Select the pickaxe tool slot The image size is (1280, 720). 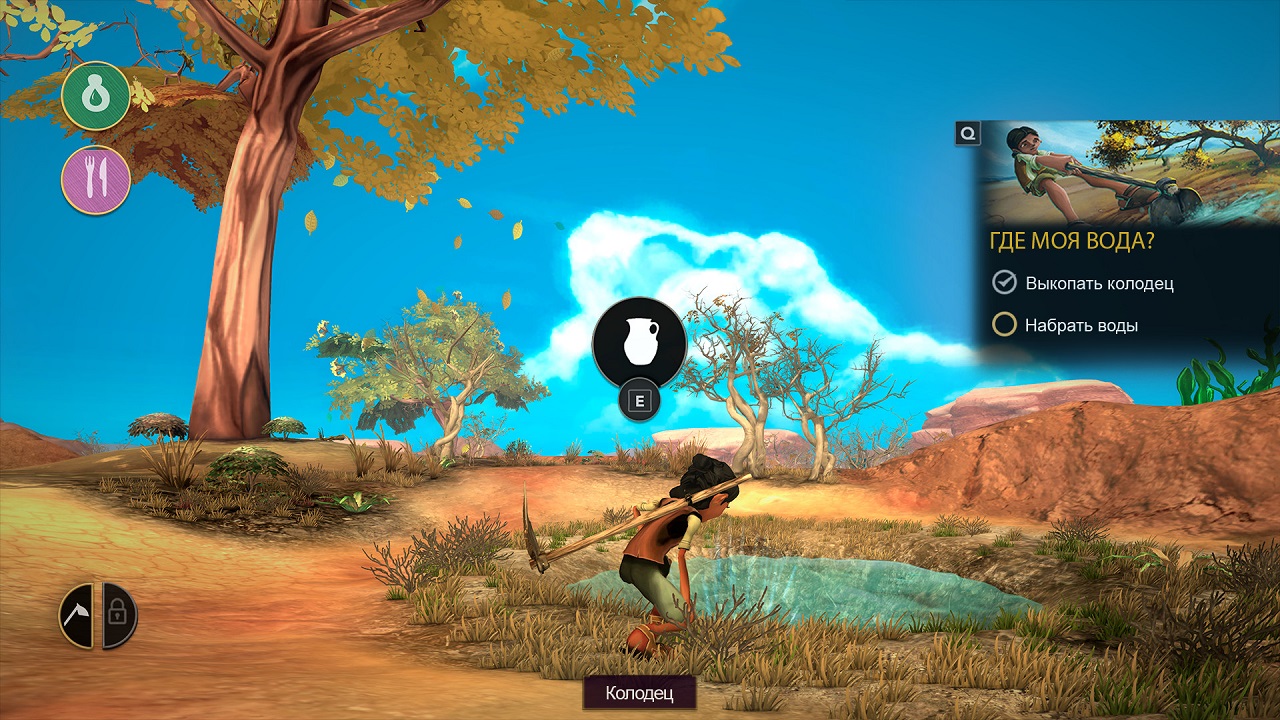point(76,616)
